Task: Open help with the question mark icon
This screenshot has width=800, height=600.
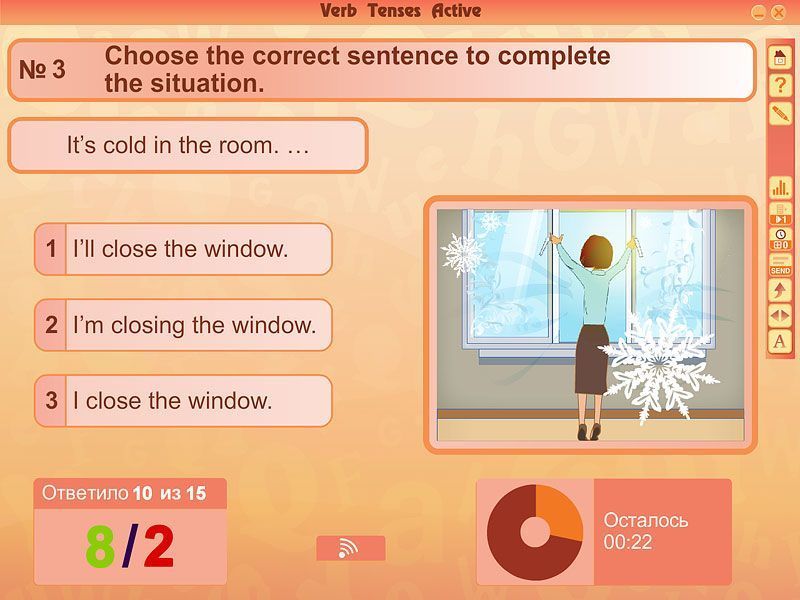Action: [x=780, y=86]
